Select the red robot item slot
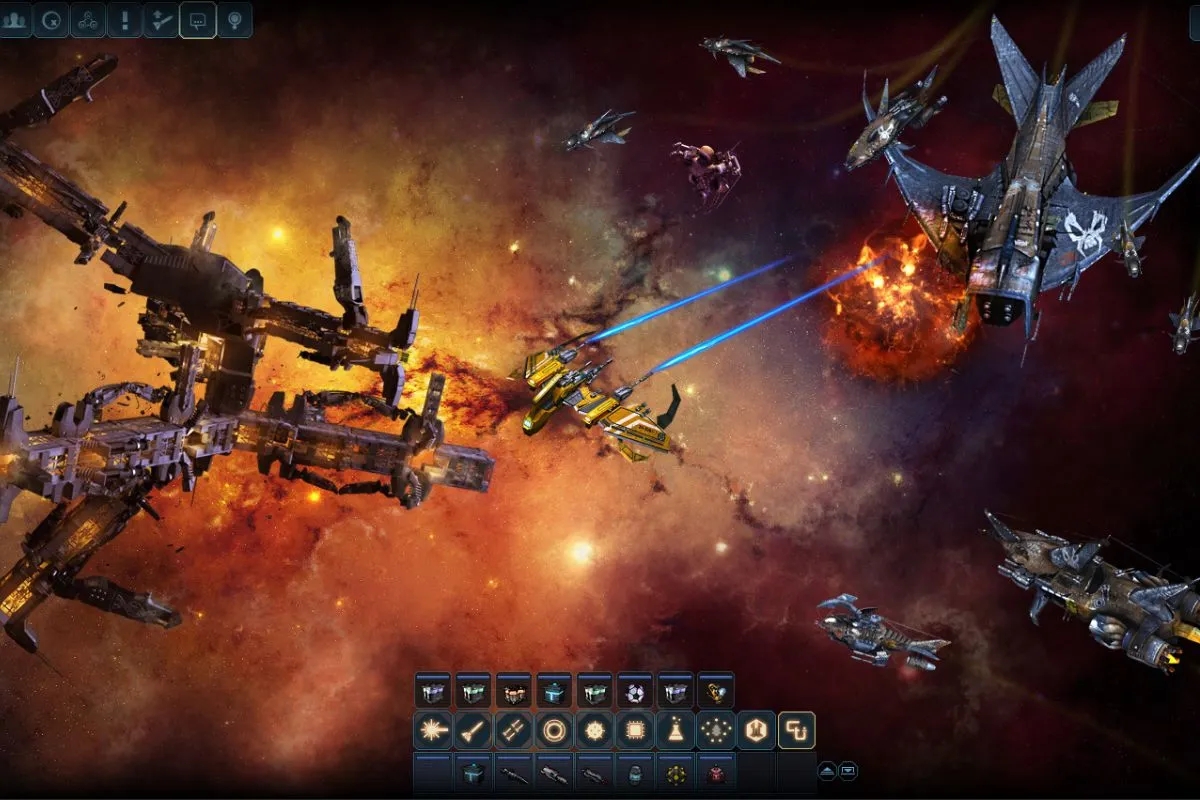1200x800 pixels. (x=716, y=773)
